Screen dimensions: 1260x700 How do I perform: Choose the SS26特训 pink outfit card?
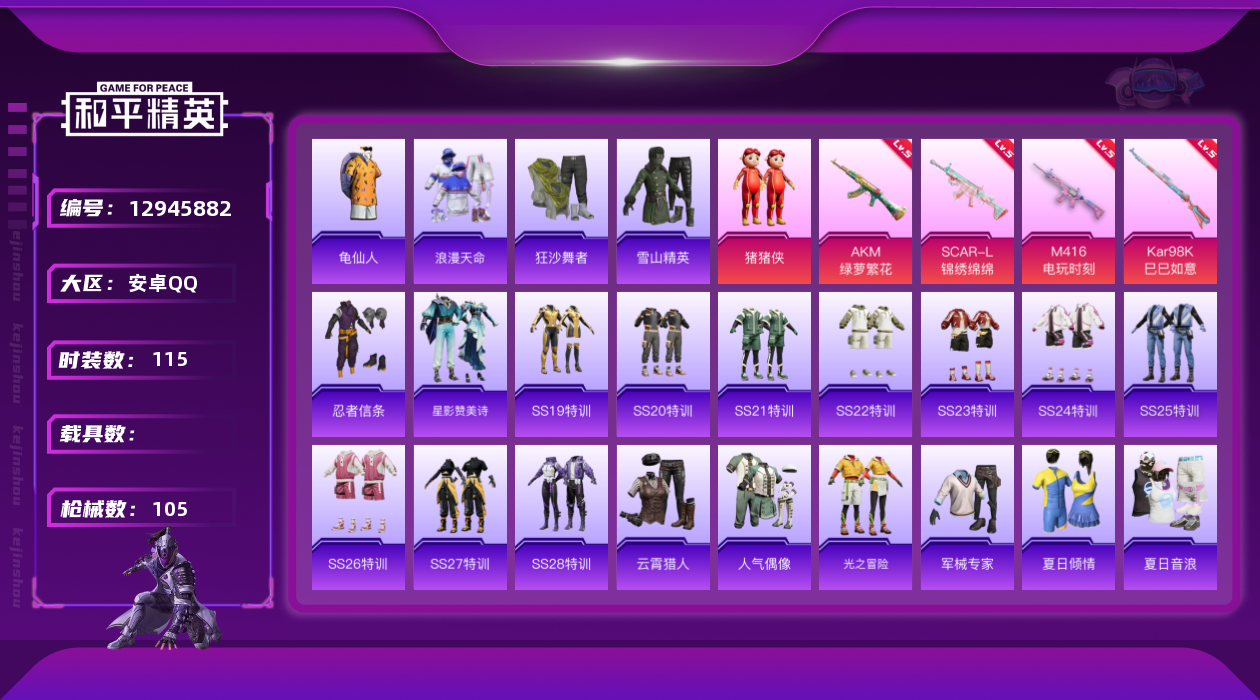click(x=358, y=517)
